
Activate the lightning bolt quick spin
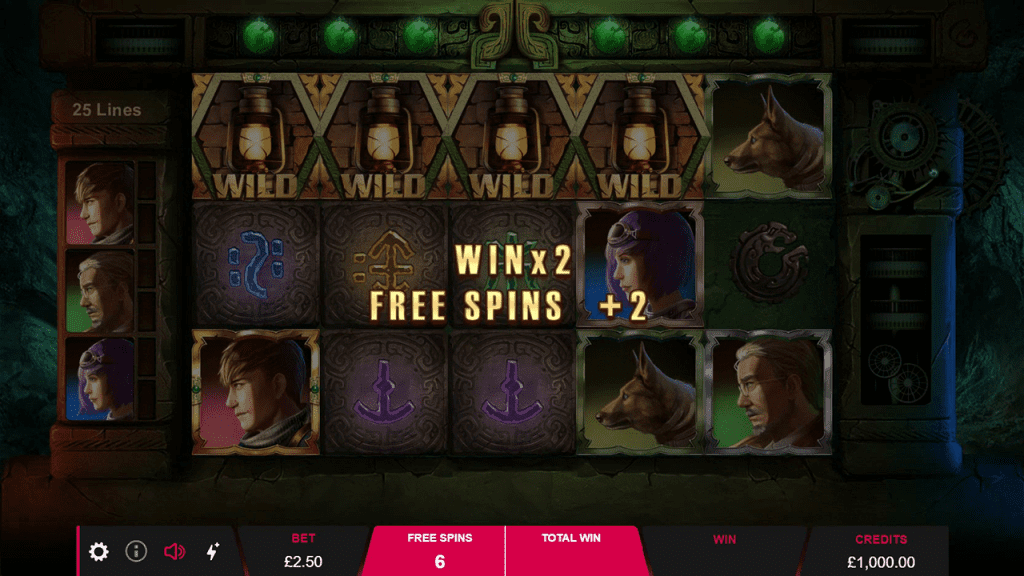213,551
